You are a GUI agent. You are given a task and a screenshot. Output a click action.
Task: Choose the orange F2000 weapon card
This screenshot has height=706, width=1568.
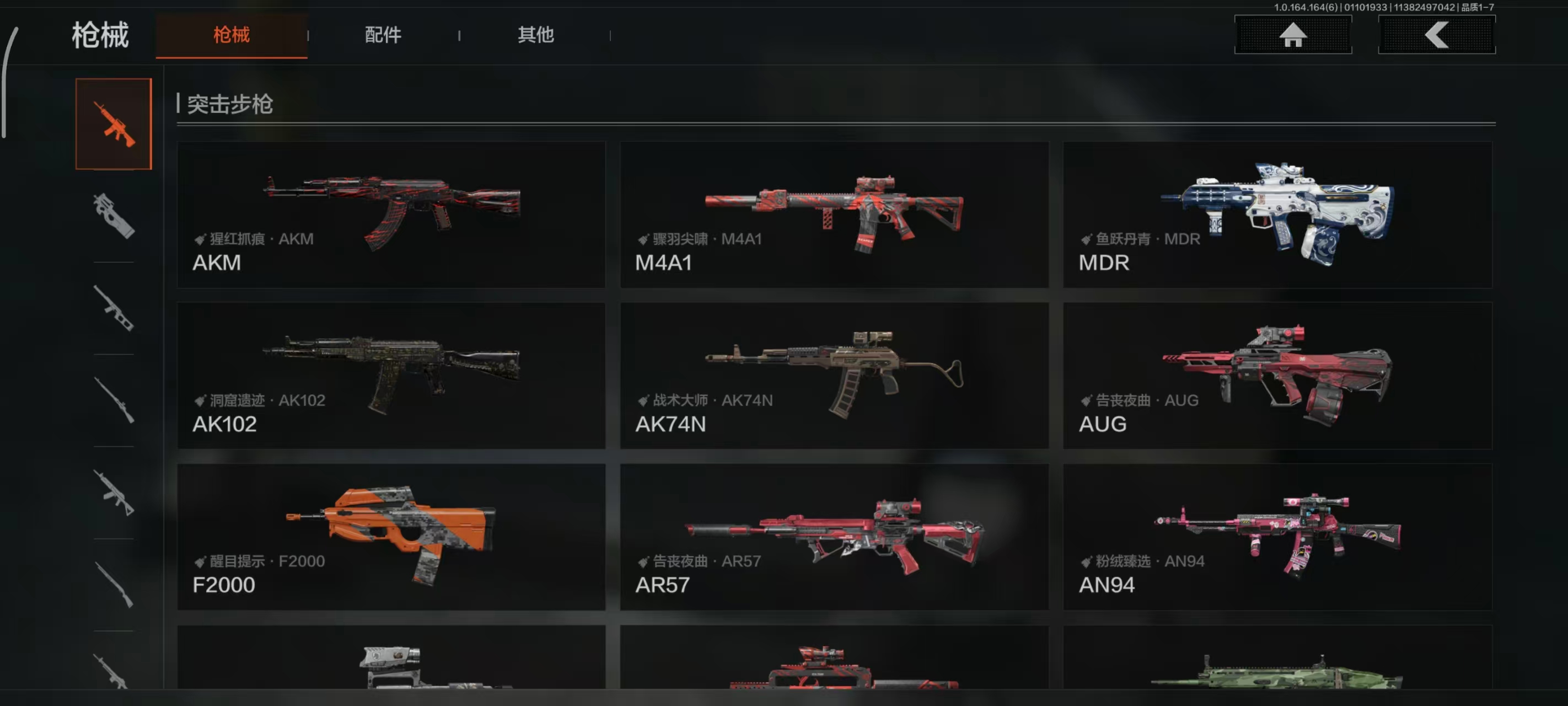point(391,537)
